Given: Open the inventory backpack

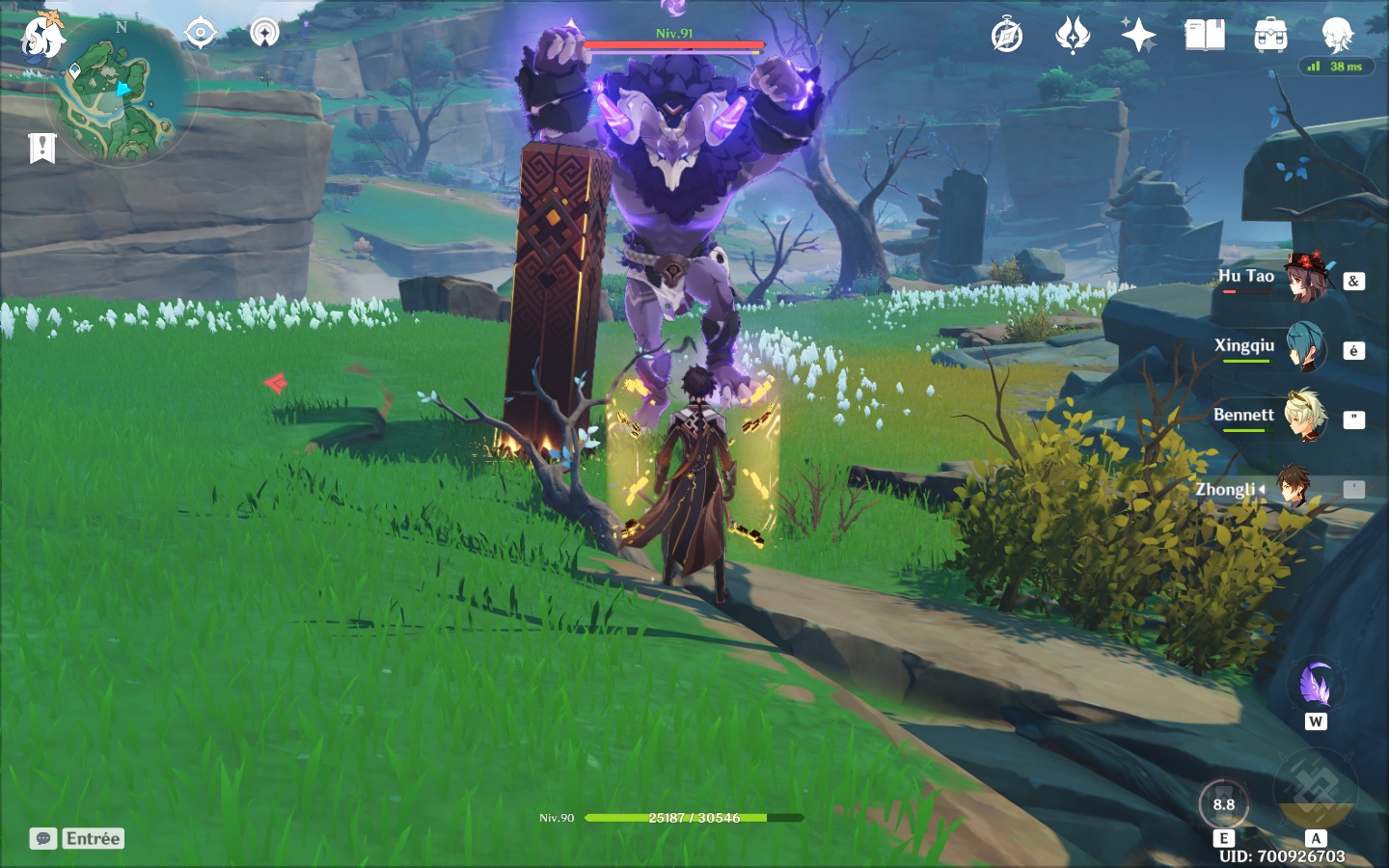Looking at the screenshot, I should point(1270,37).
